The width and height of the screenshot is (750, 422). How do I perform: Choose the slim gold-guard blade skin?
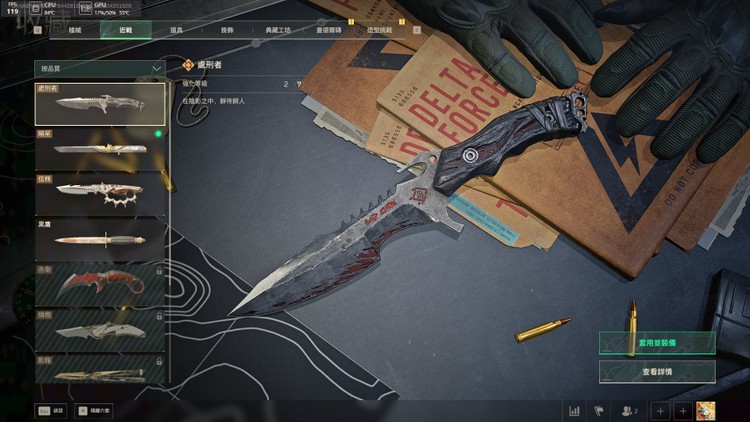pos(100,148)
